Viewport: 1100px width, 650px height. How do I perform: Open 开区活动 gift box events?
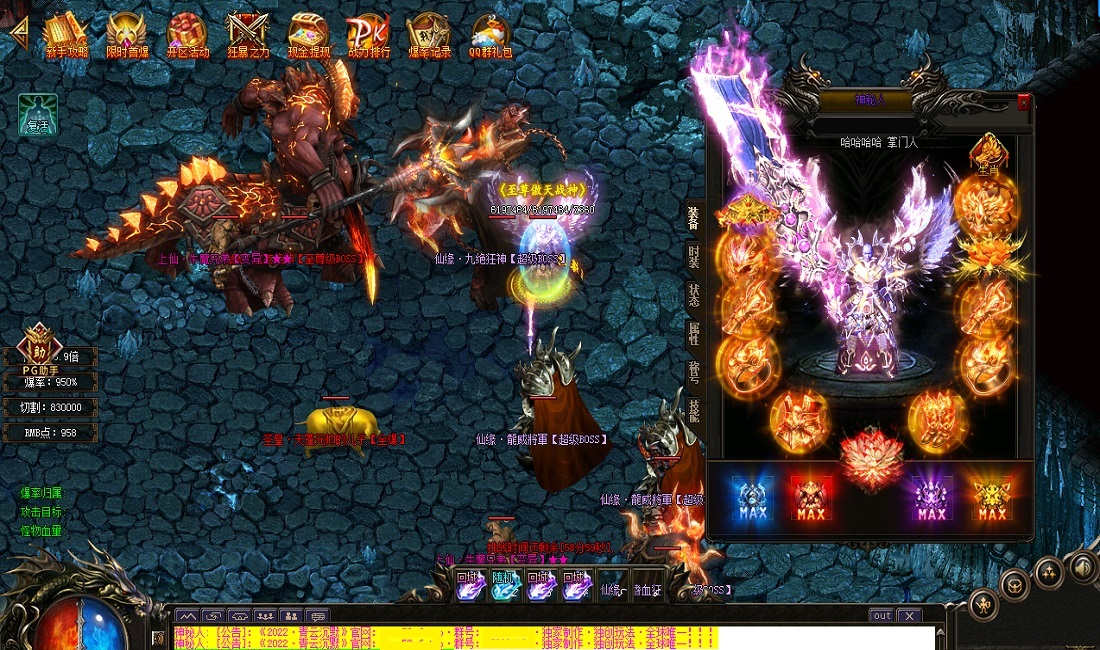[187, 35]
